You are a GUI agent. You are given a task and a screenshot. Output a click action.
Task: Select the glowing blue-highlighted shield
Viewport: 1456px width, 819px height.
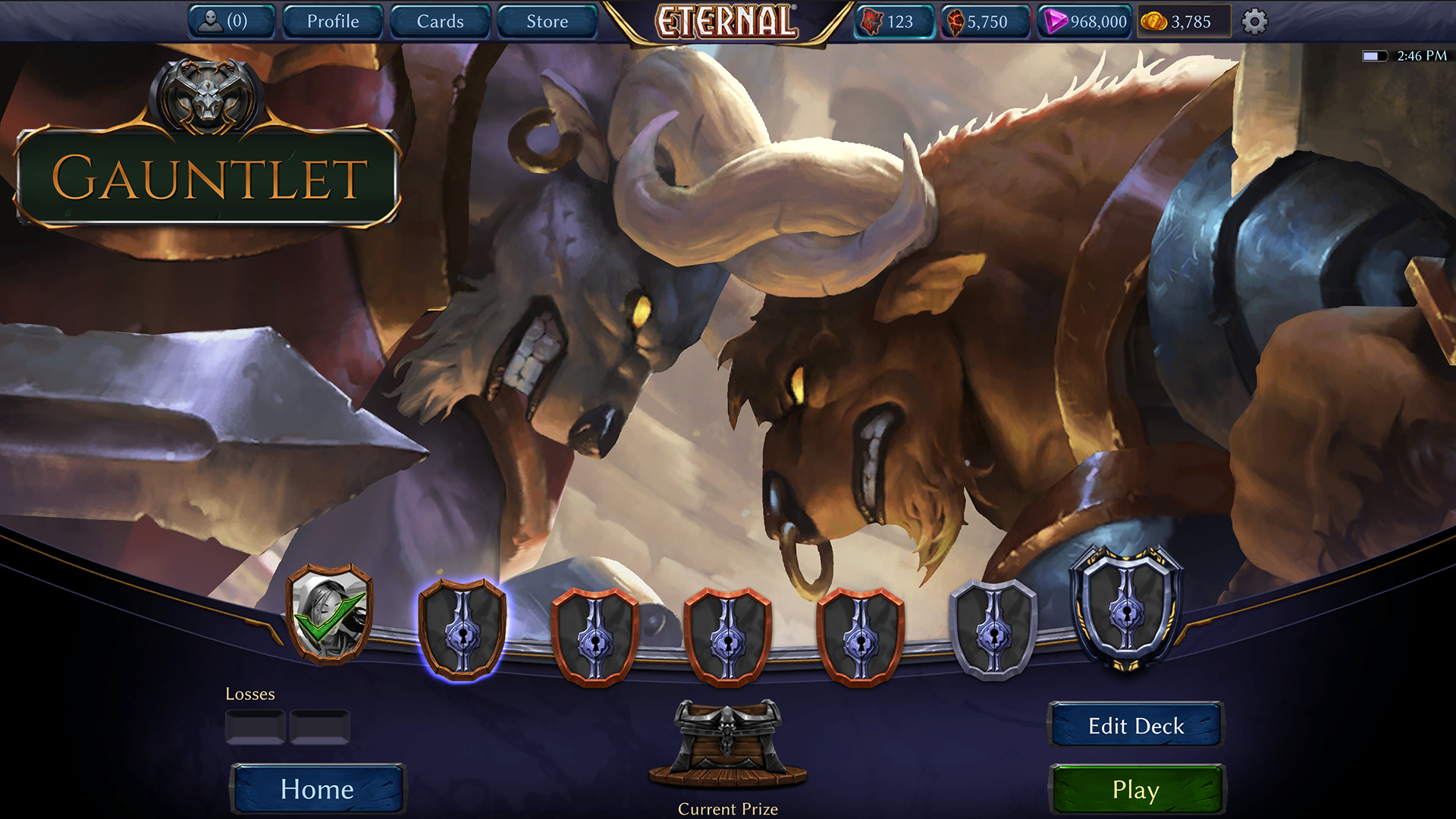(x=462, y=629)
